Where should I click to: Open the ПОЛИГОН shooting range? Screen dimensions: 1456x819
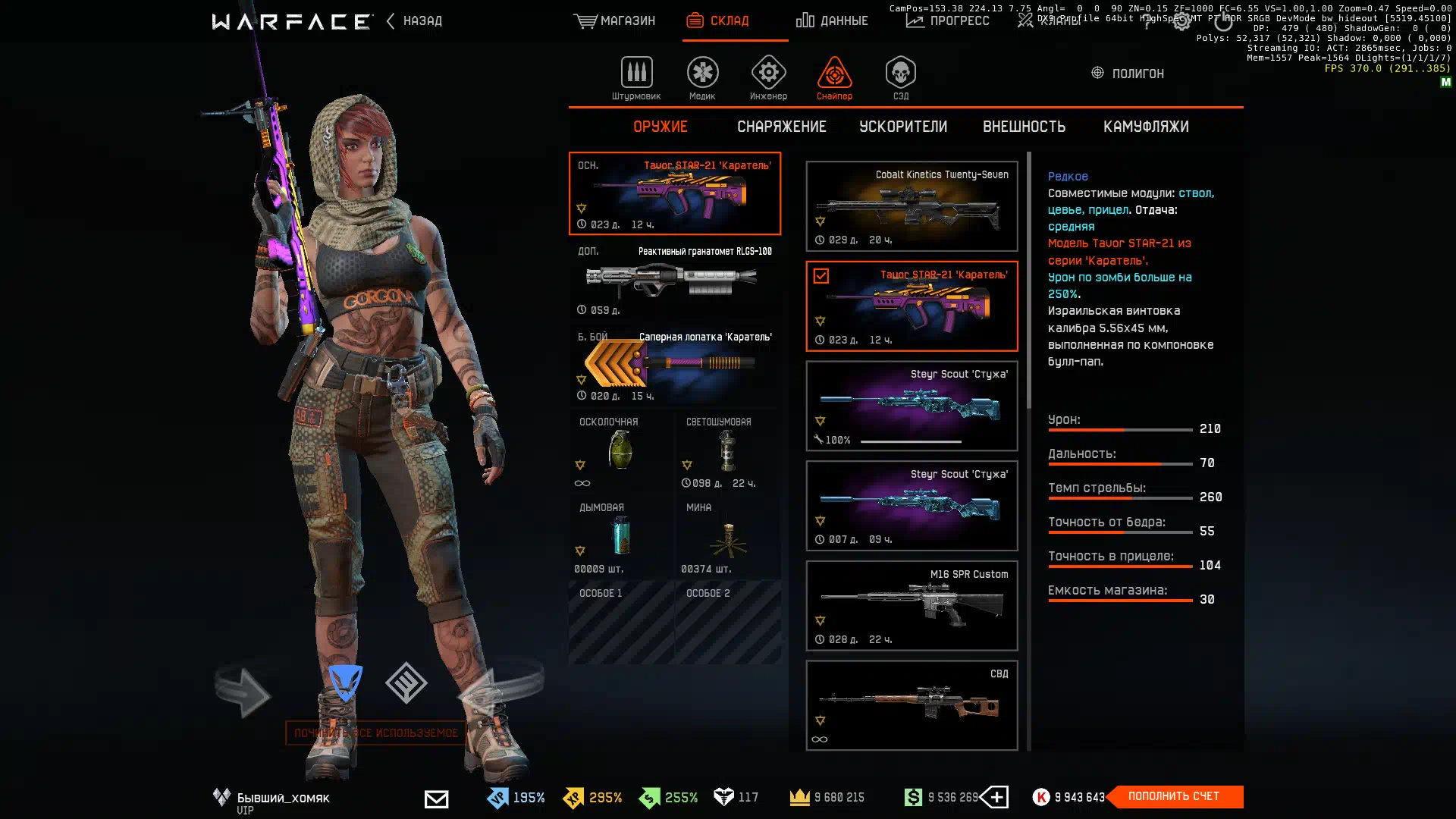[1127, 74]
